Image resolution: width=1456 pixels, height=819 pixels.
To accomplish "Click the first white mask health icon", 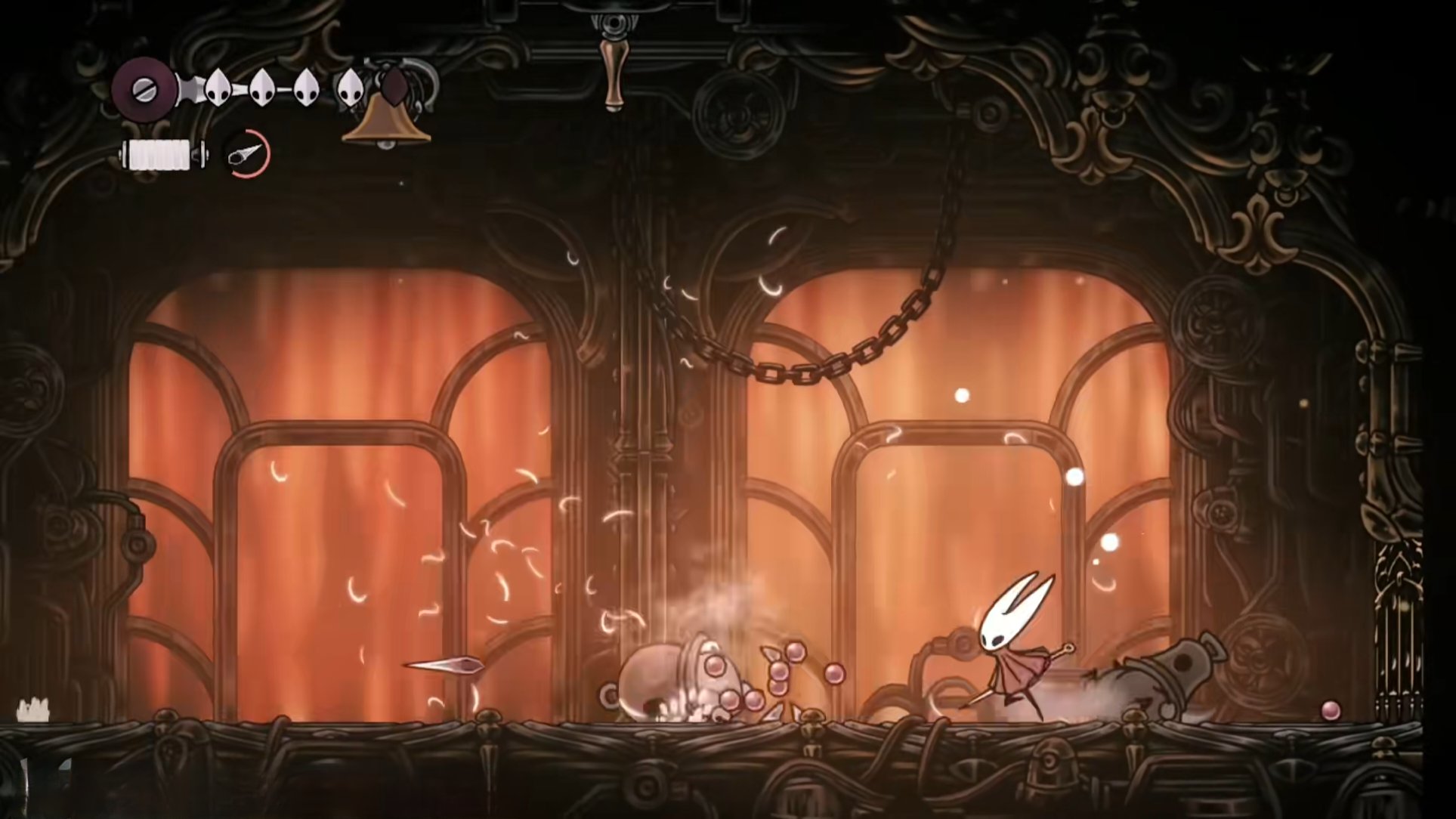I will coord(217,87).
